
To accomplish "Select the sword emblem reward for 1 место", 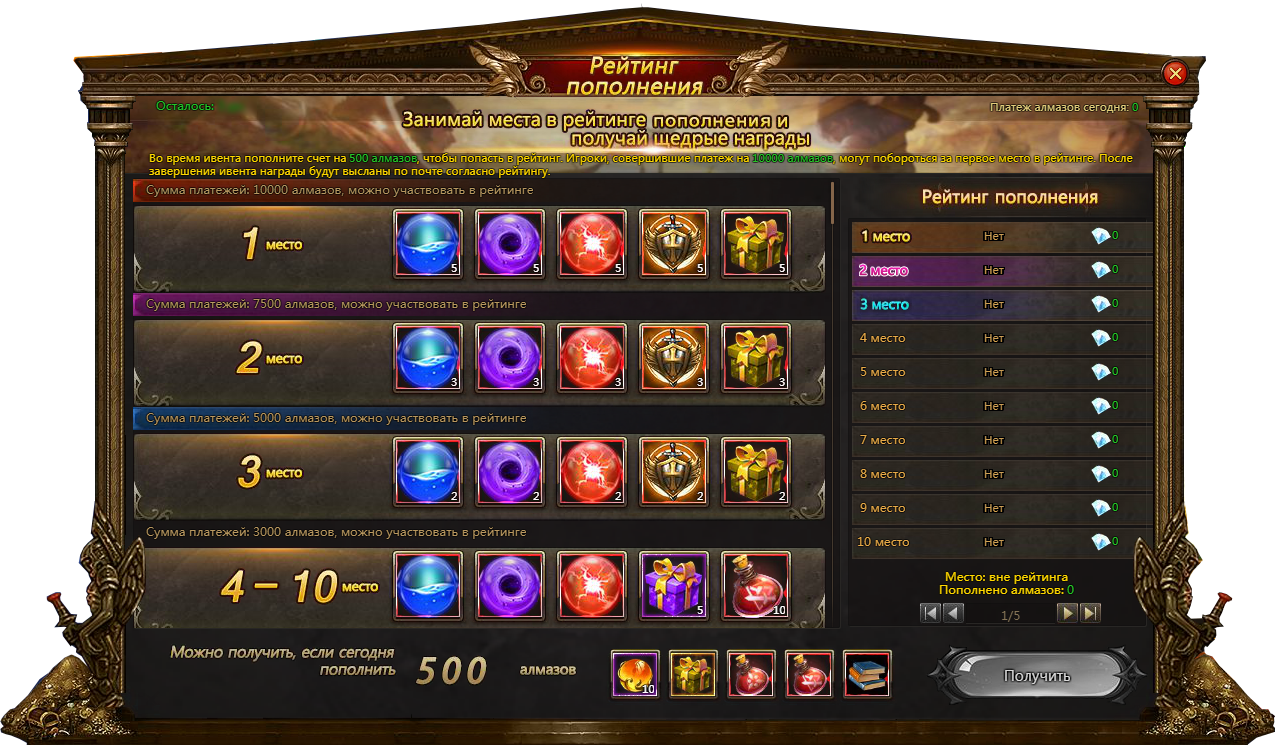I will (673, 244).
